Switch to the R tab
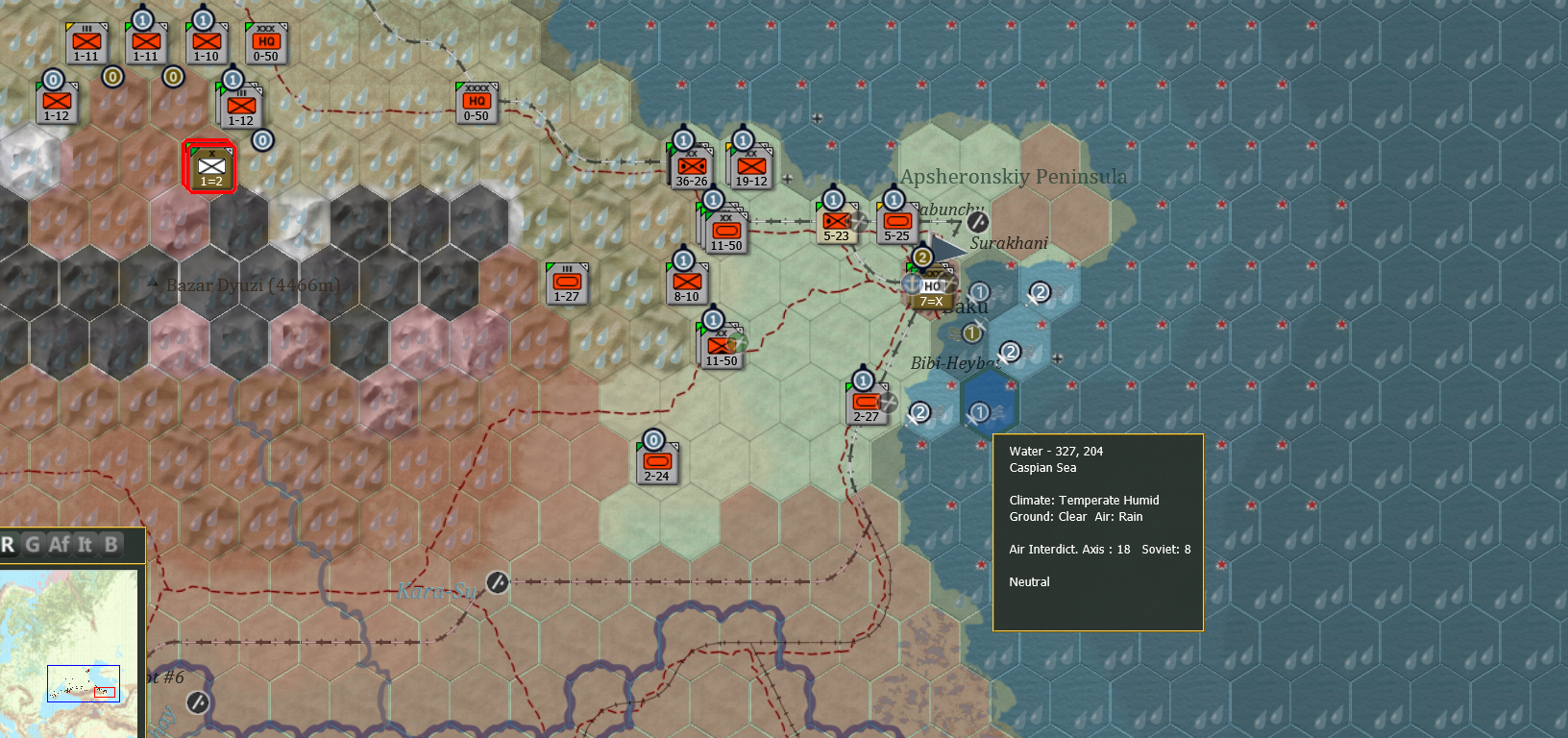The width and height of the screenshot is (1568, 738). pyautogui.click(x=10, y=545)
